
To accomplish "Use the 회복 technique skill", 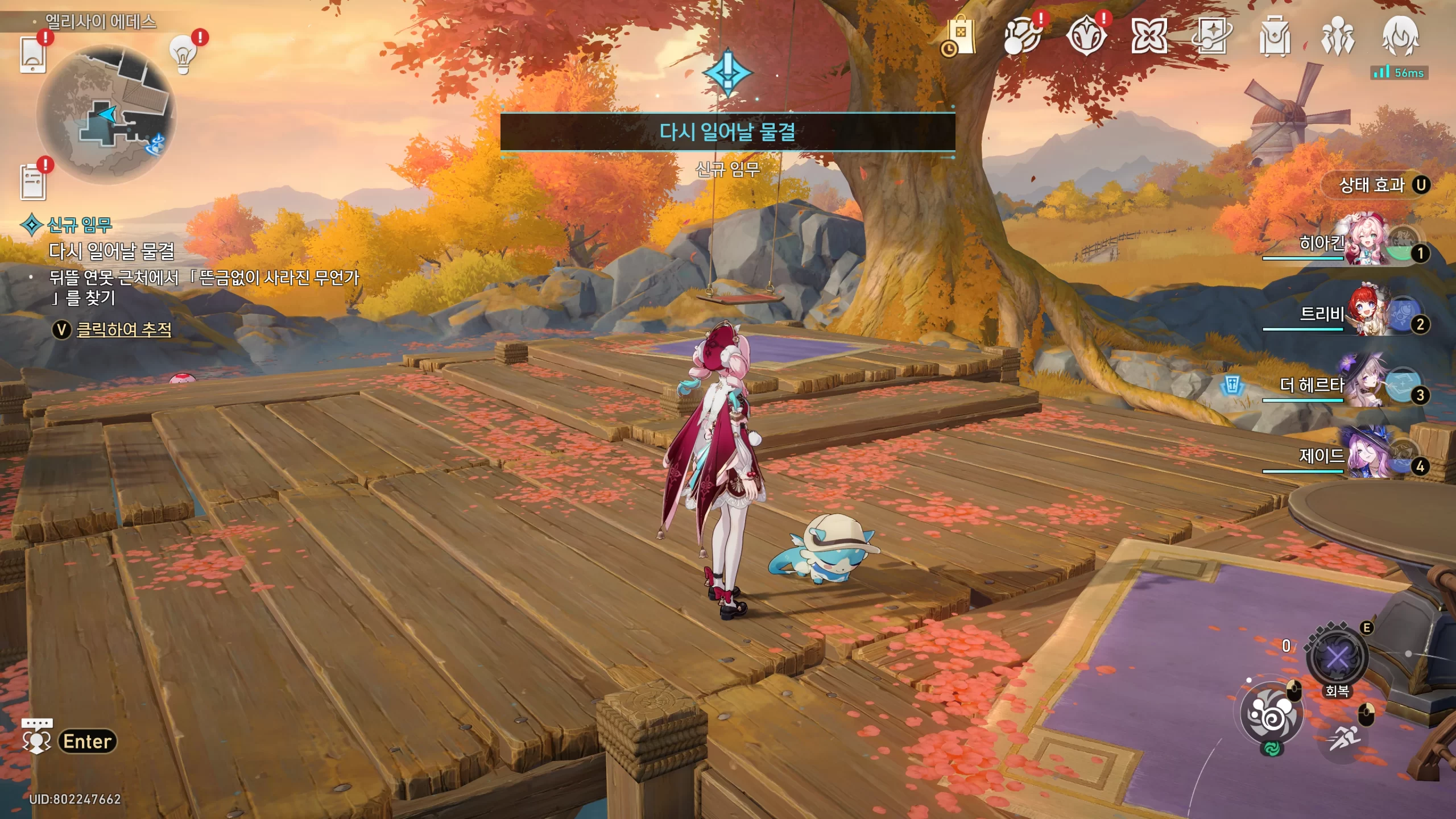I will tap(1337, 659).
